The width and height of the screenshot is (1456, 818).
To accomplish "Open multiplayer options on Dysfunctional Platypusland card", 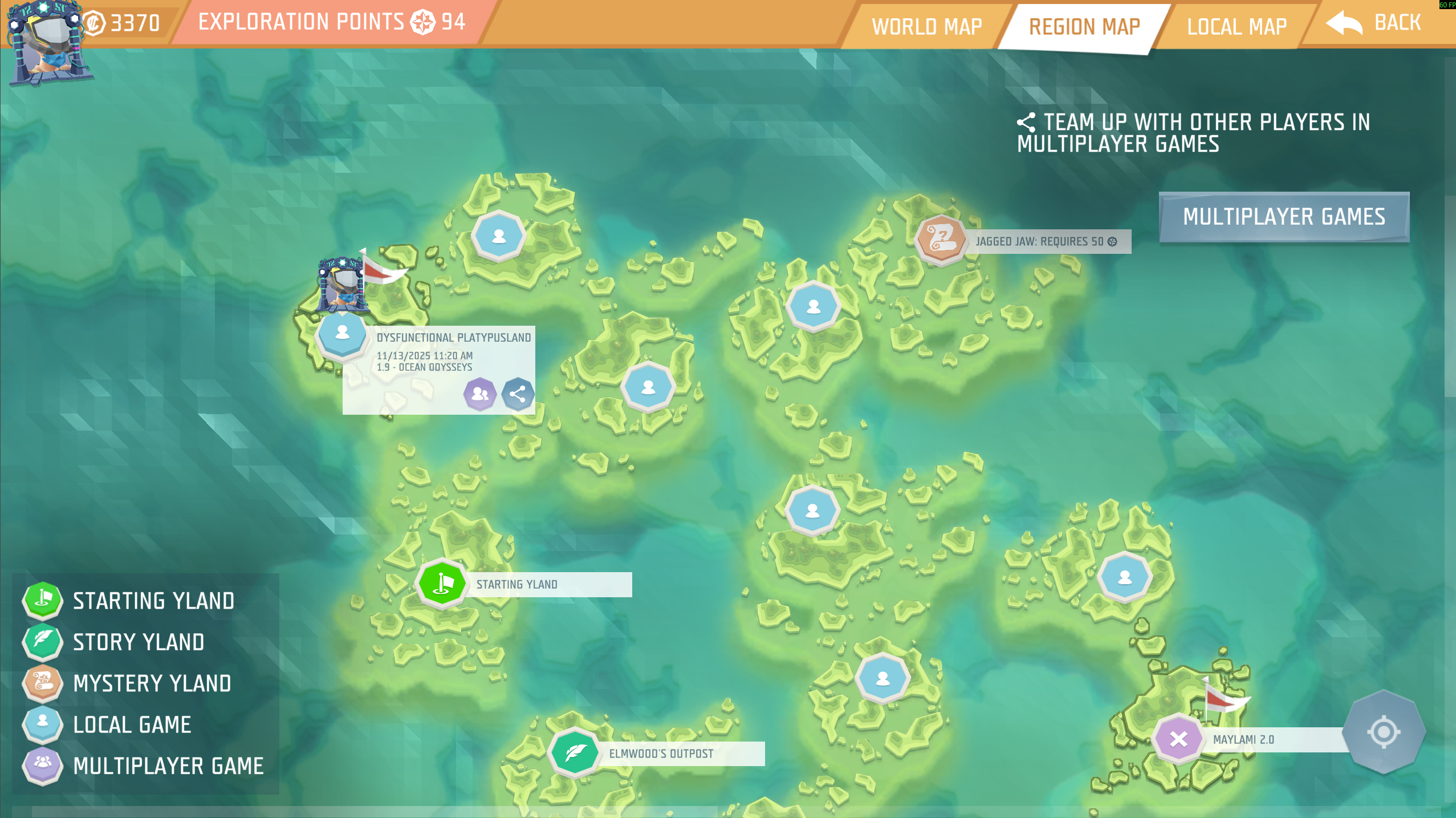I will coord(479,393).
